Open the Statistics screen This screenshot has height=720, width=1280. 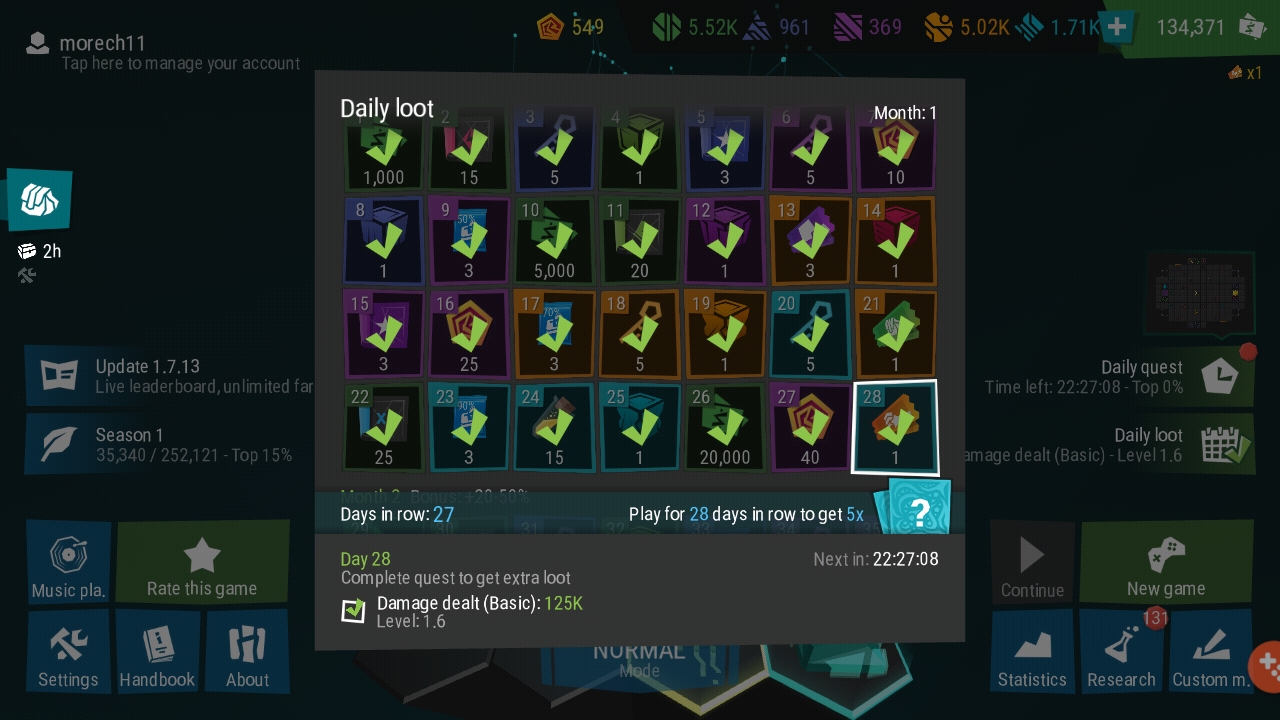(1032, 653)
